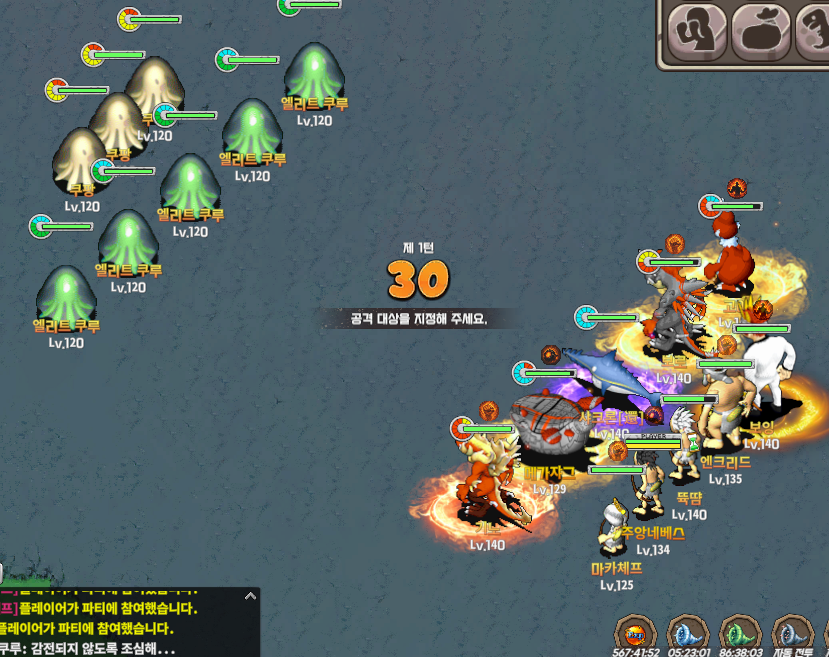The image size is (829, 657).
Task: Open the dinosaur pet menu button
Action: coord(815,33)
